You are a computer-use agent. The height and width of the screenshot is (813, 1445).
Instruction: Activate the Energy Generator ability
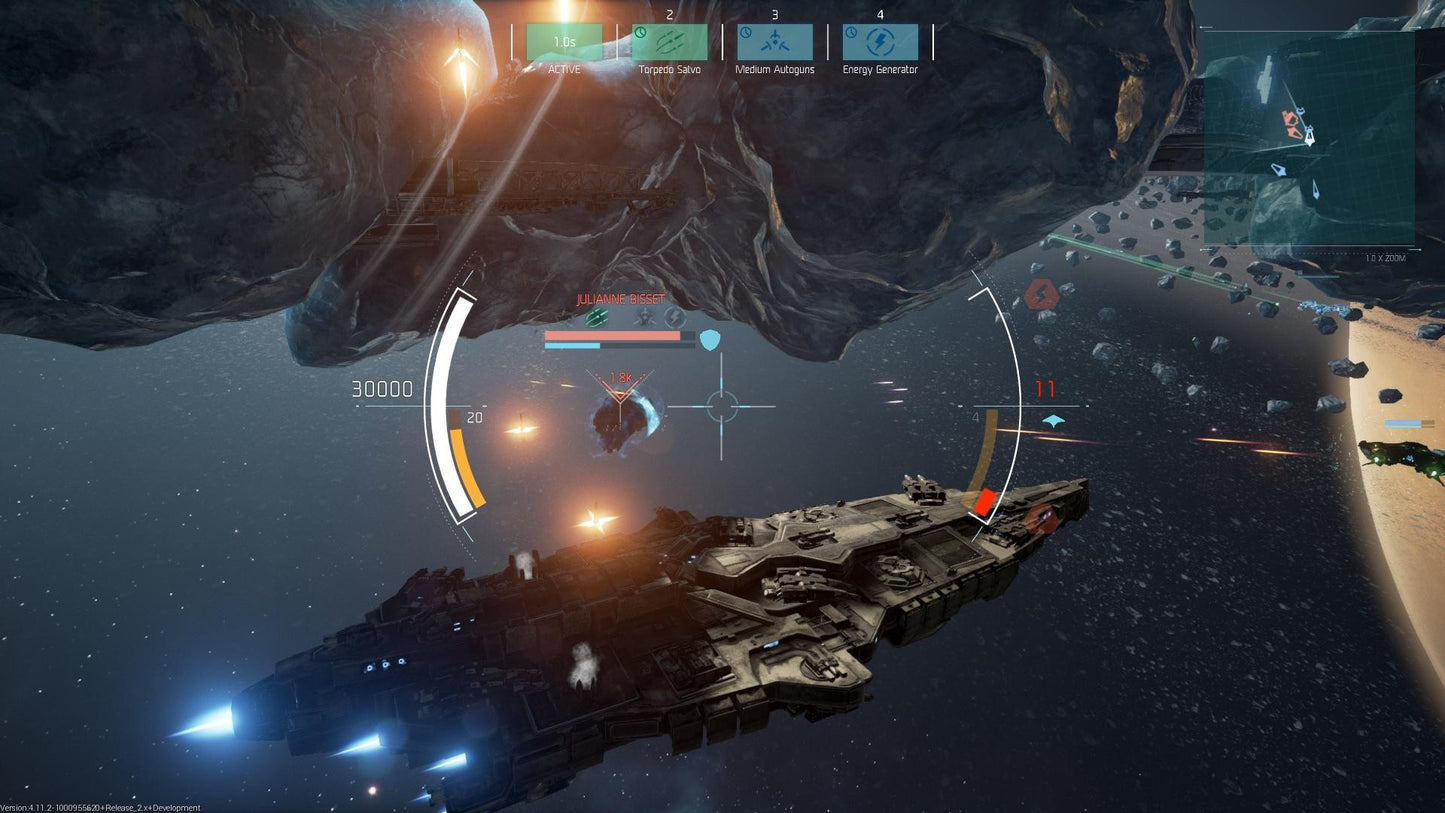click(x=880, y=42)
